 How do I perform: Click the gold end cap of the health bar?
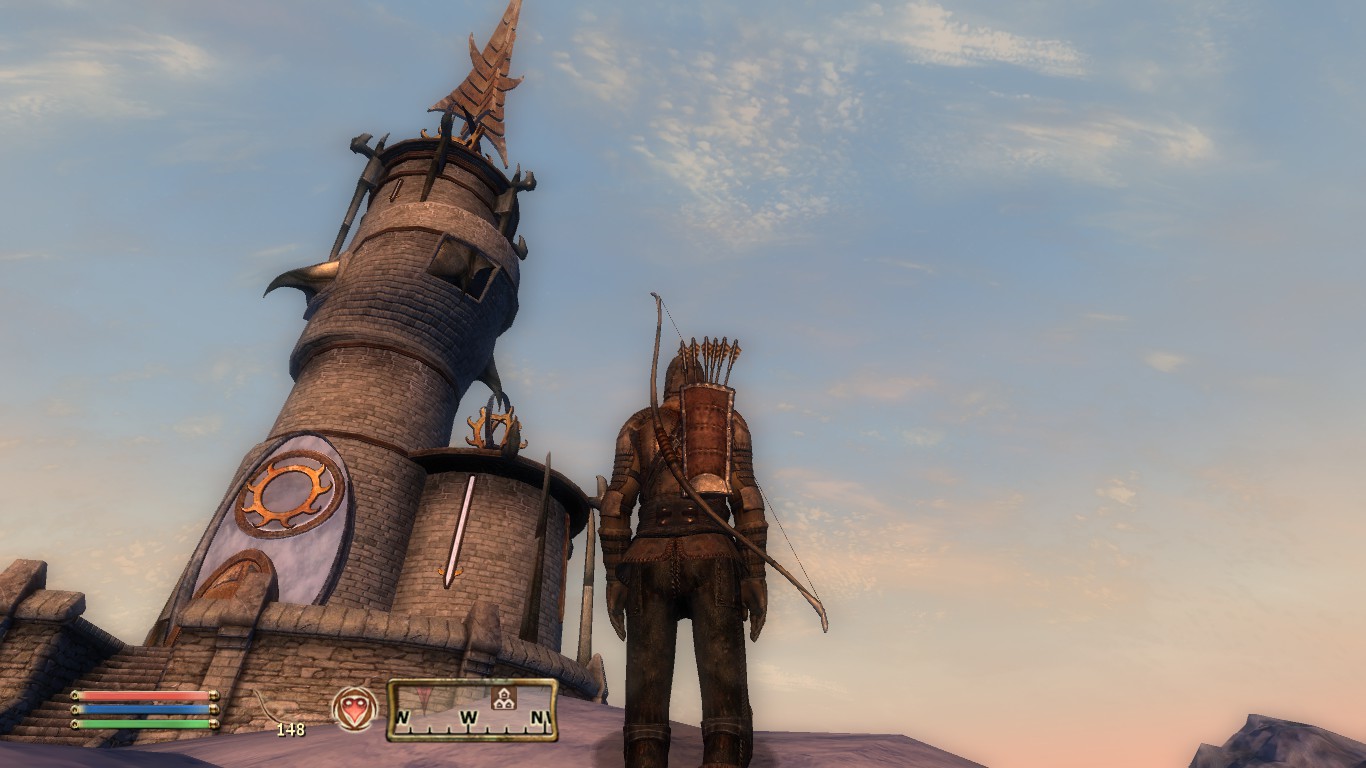pyautogui.click(x=213, y=695)
